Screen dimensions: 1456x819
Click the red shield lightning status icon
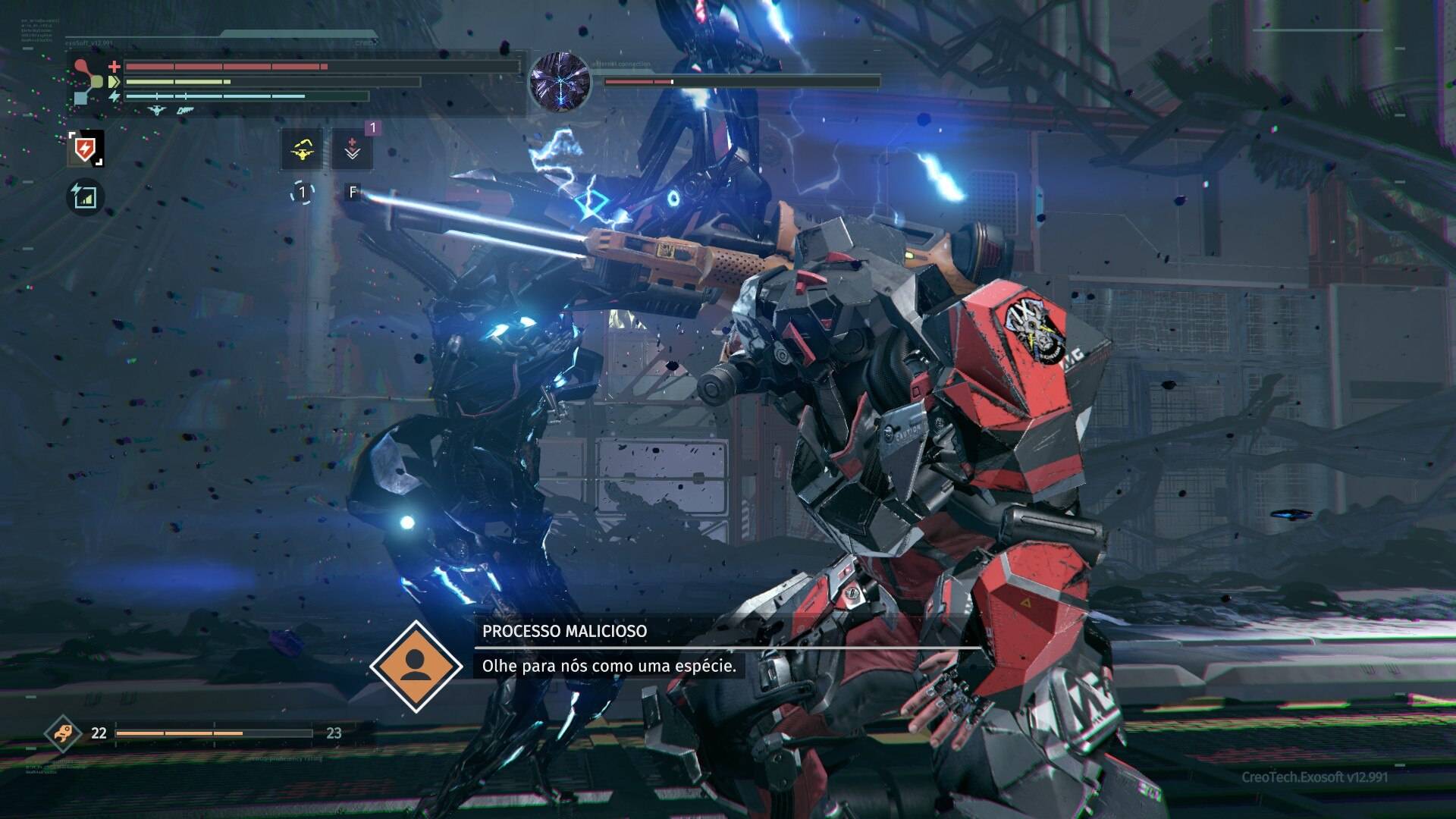86,149
